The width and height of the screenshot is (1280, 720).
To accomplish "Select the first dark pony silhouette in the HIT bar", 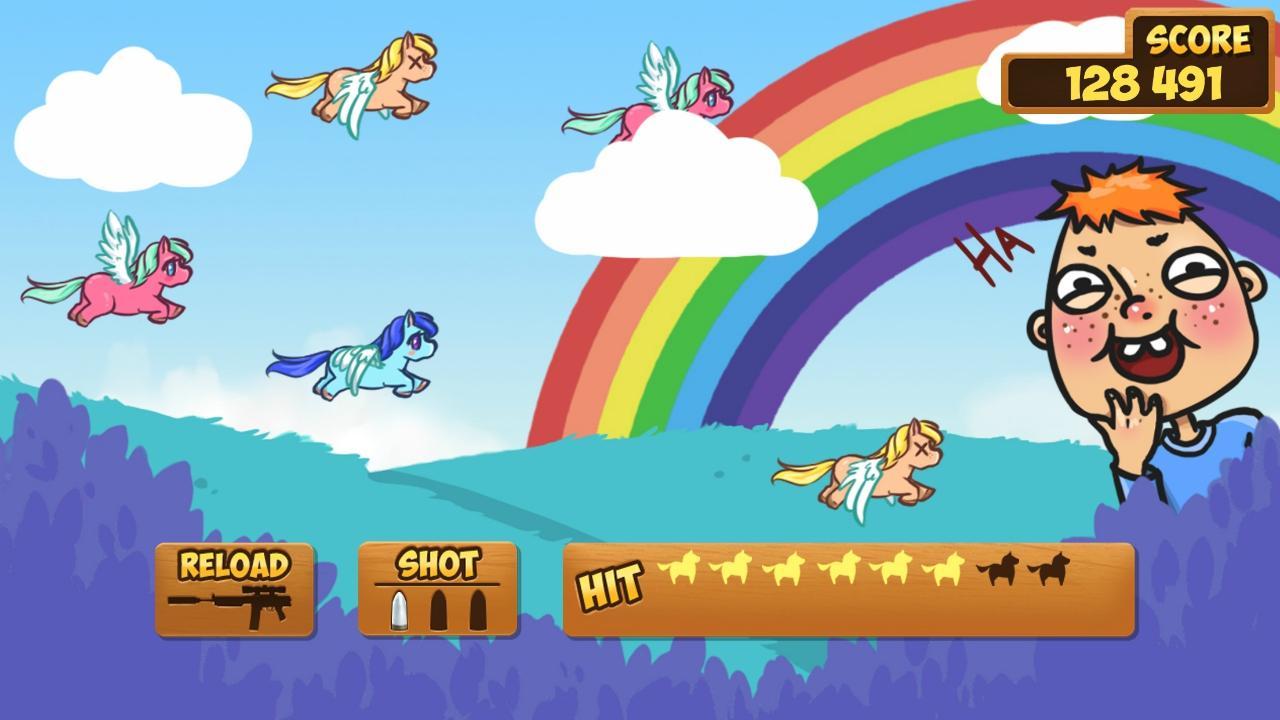I will tap(1001, 568).
